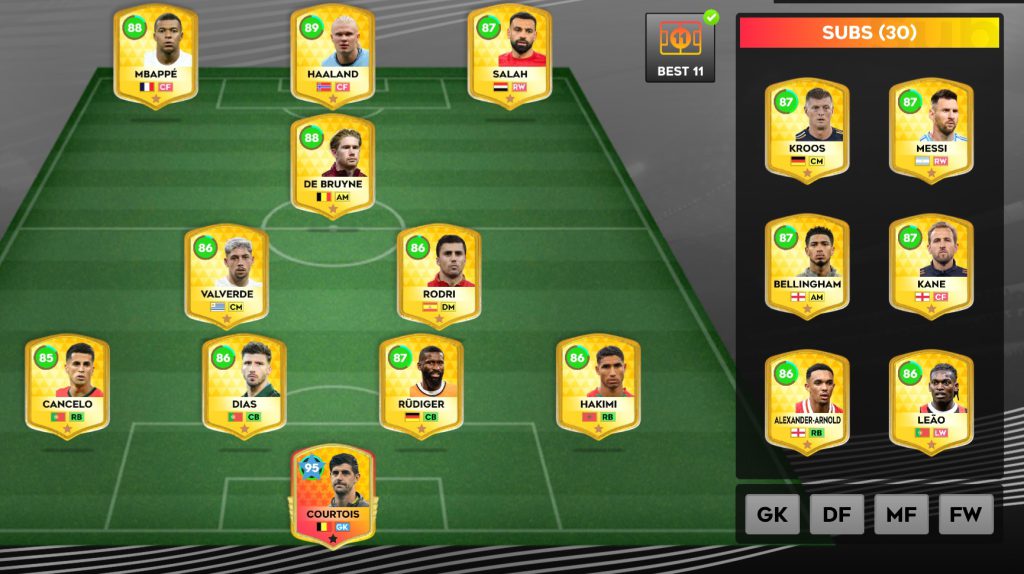
Task: Select the Hakimi player card
Action: tap(598, 386)
